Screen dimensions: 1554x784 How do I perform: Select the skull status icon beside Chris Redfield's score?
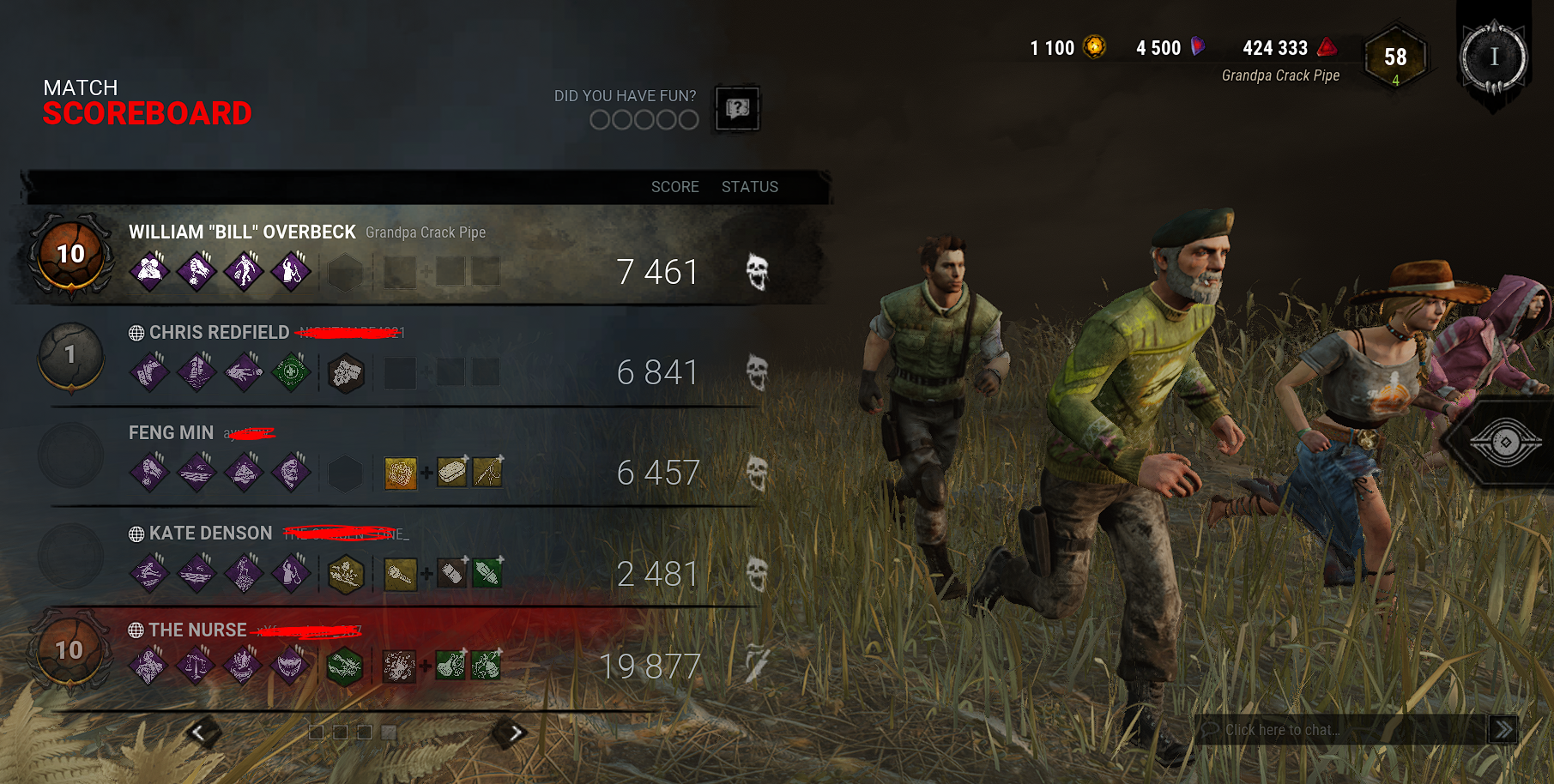(759, 371)
